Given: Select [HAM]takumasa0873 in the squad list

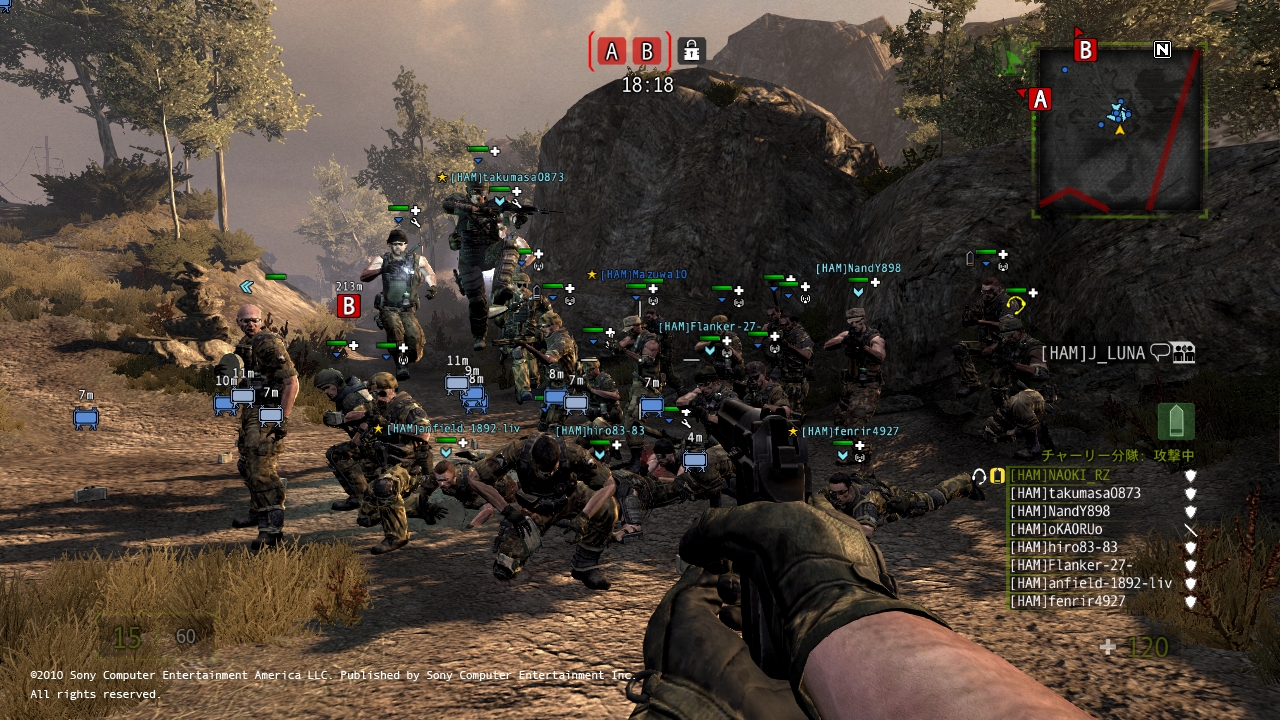Looking at the screenshot, I should pos(1075,494).
